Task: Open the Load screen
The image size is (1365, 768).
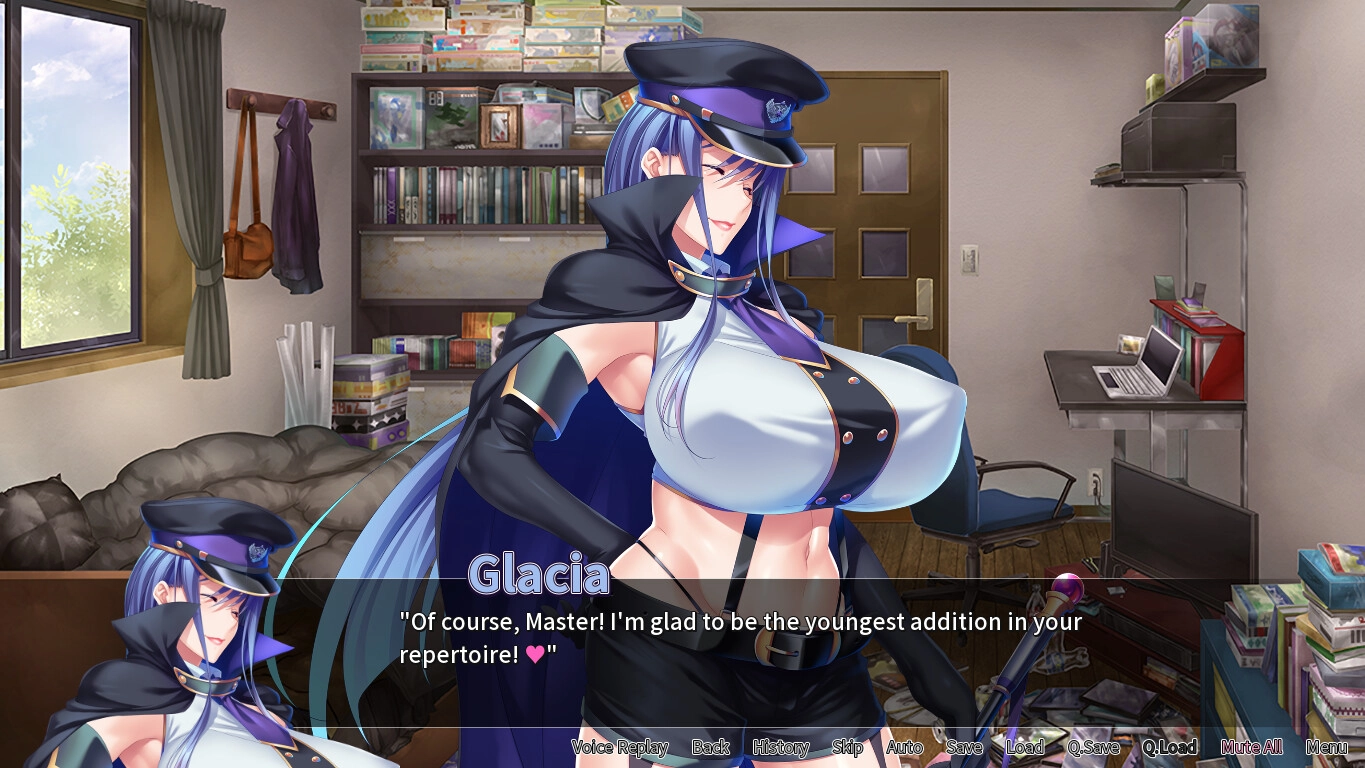Action: [x=1025, y=747]
